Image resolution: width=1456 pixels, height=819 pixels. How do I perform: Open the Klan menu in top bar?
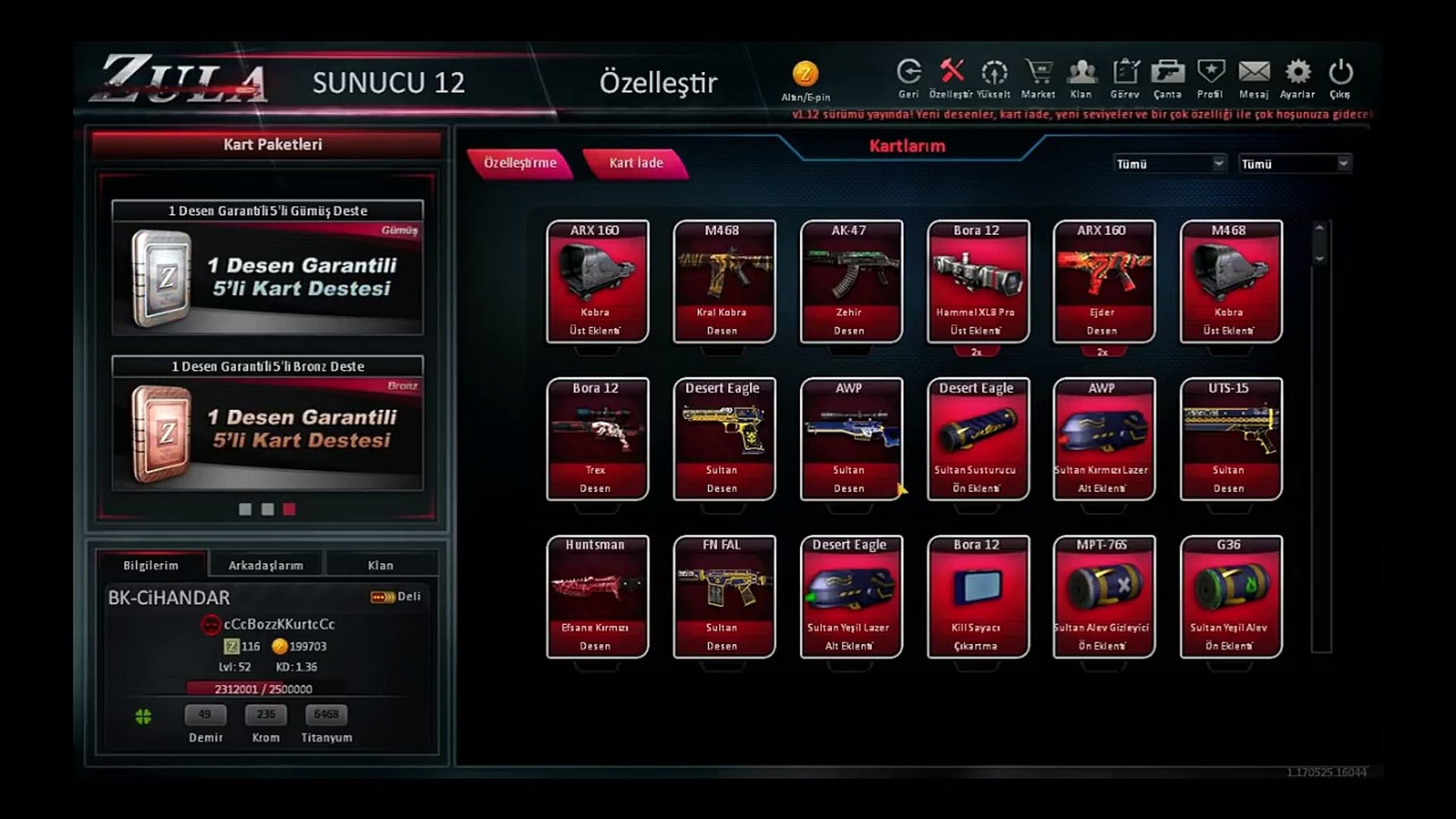tap(1081, 77)
